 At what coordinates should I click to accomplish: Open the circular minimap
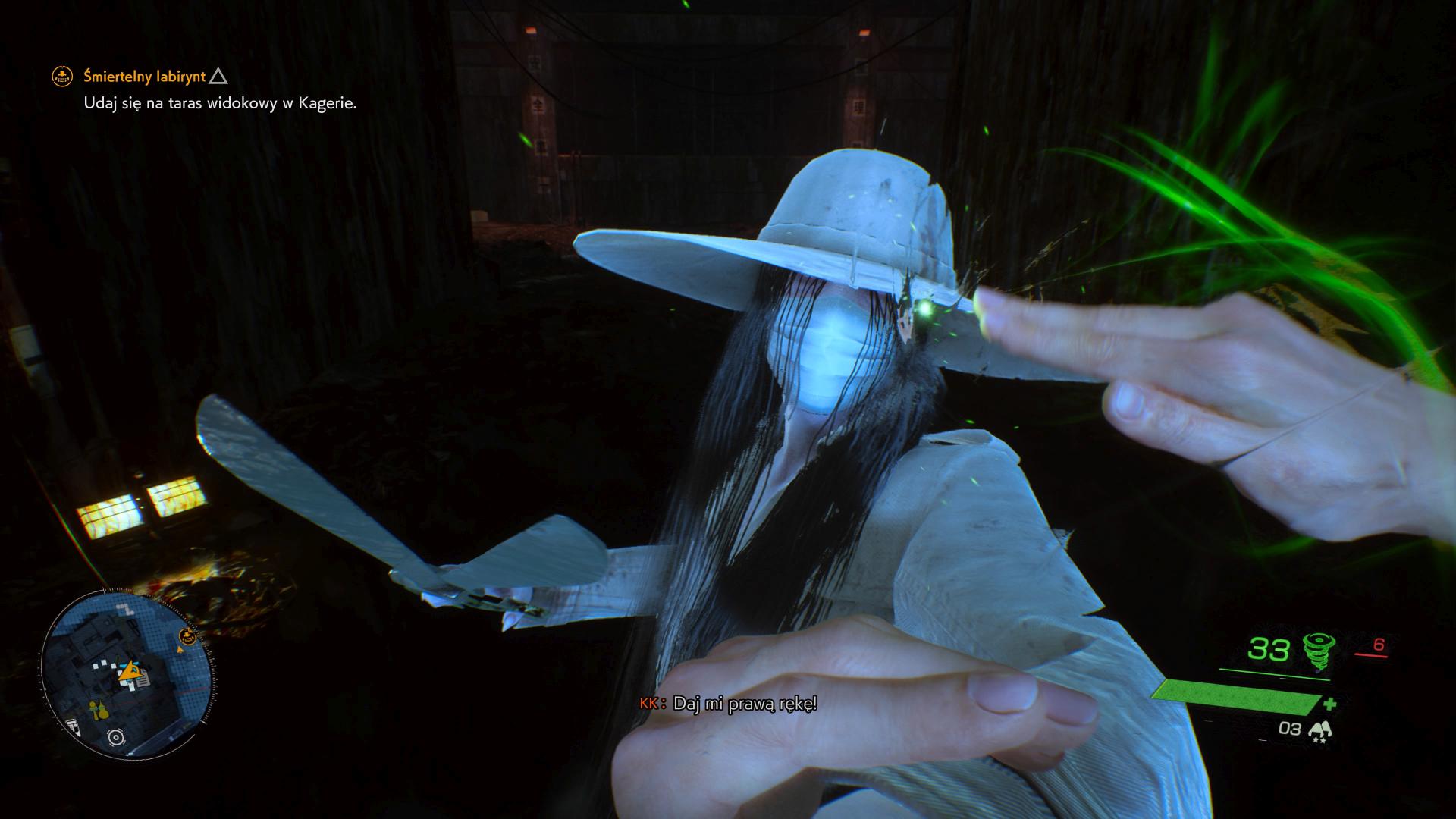128,672
